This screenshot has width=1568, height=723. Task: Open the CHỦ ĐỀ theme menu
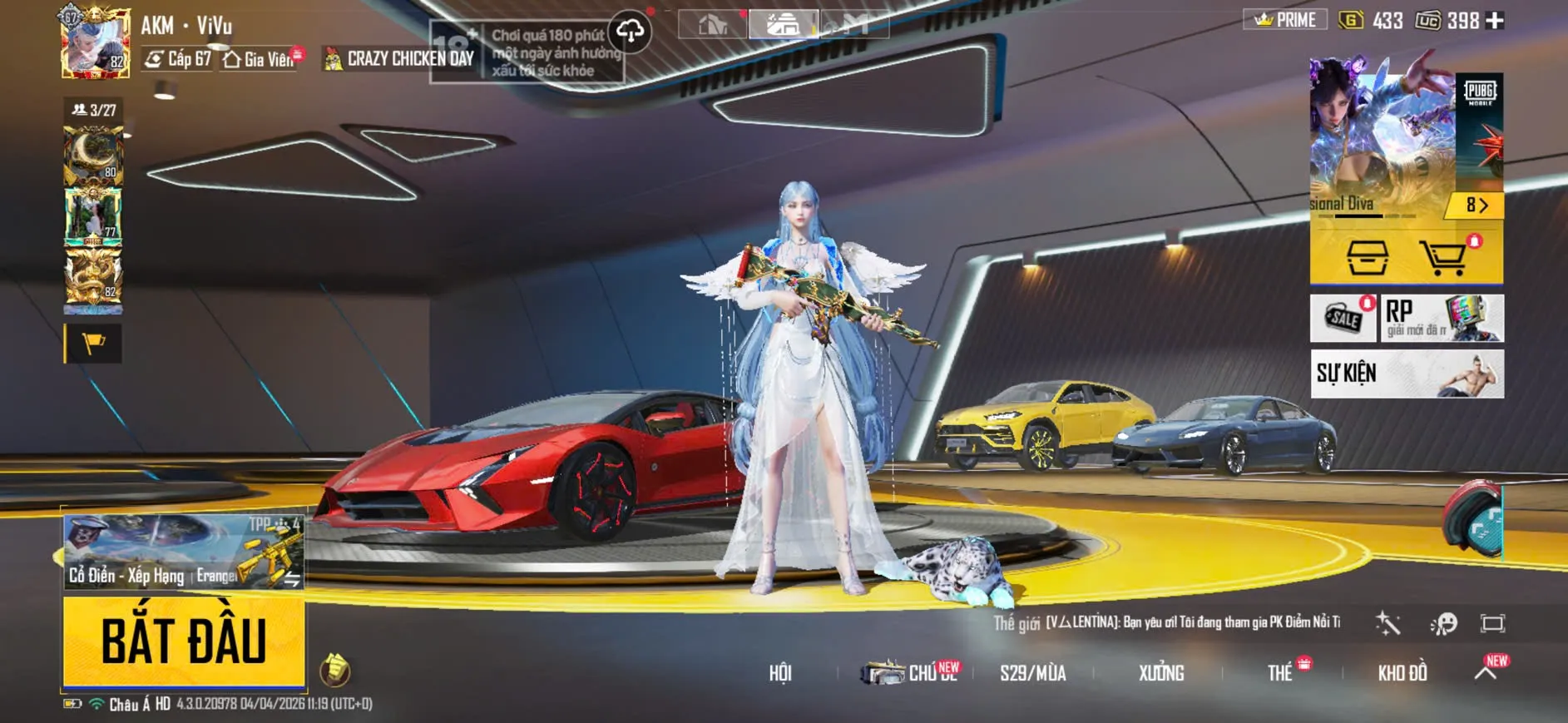click(x=913, y=673)
